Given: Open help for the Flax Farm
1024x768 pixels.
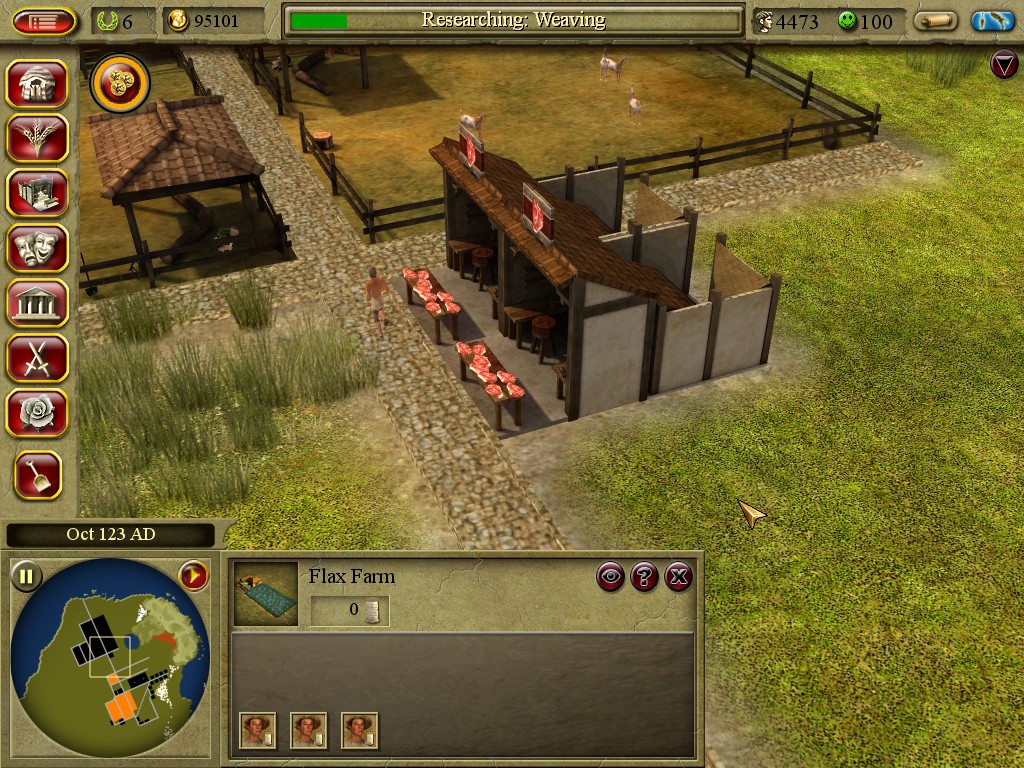Looking at the screenshot, I should click(645, 576).
